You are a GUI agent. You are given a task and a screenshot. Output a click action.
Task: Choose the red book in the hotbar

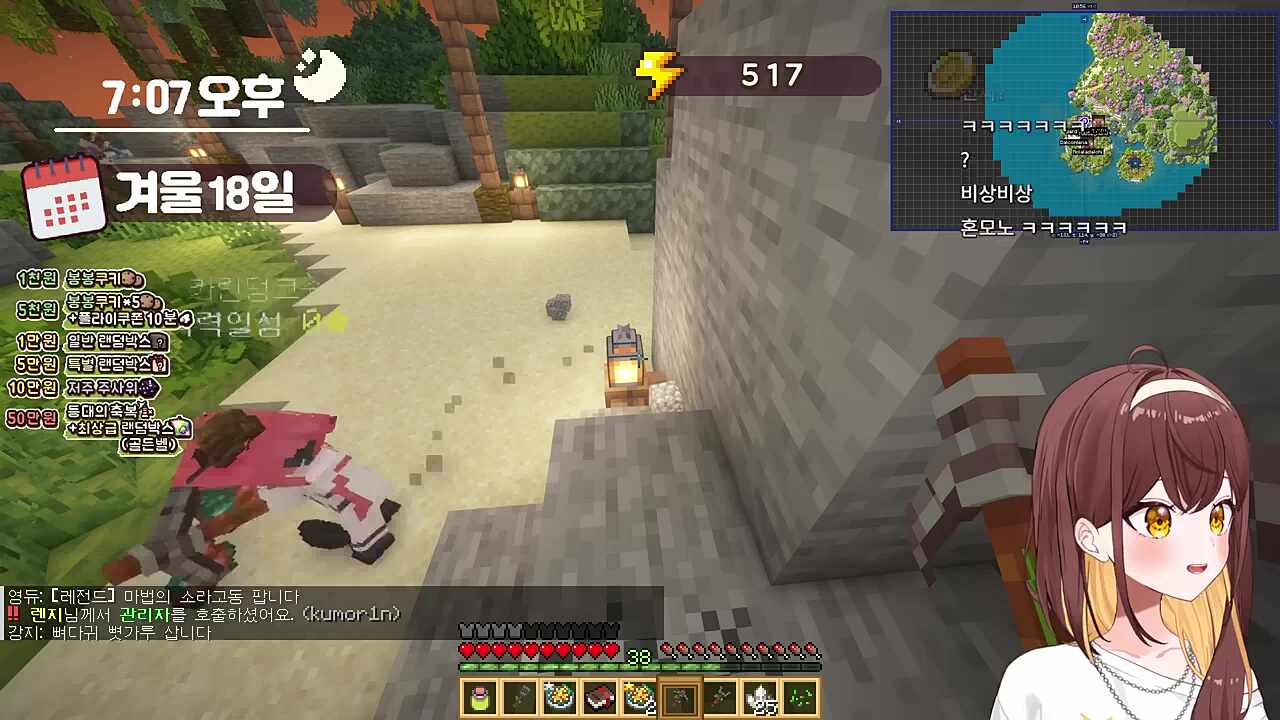600,698
